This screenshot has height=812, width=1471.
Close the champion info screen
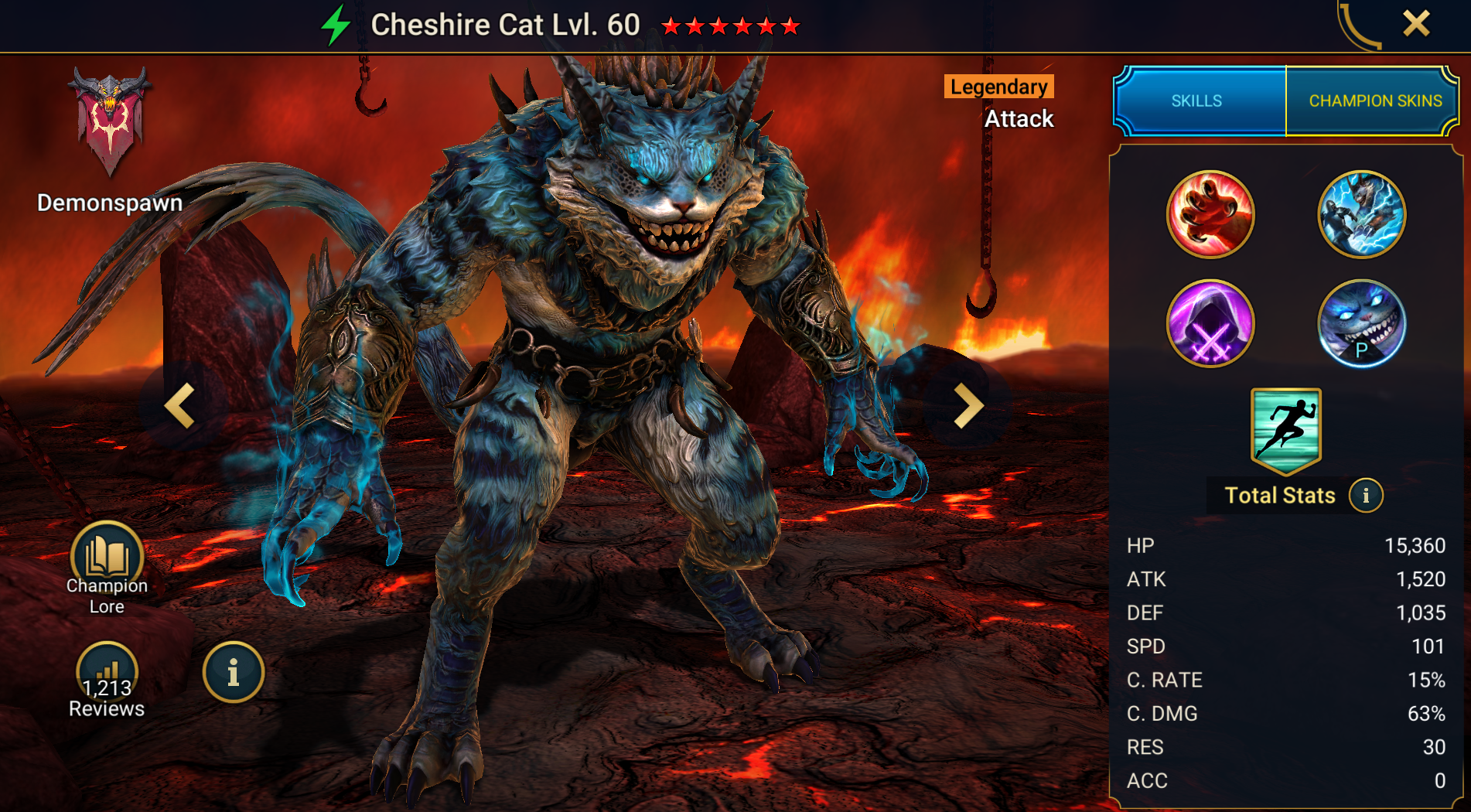point(1416,23)
